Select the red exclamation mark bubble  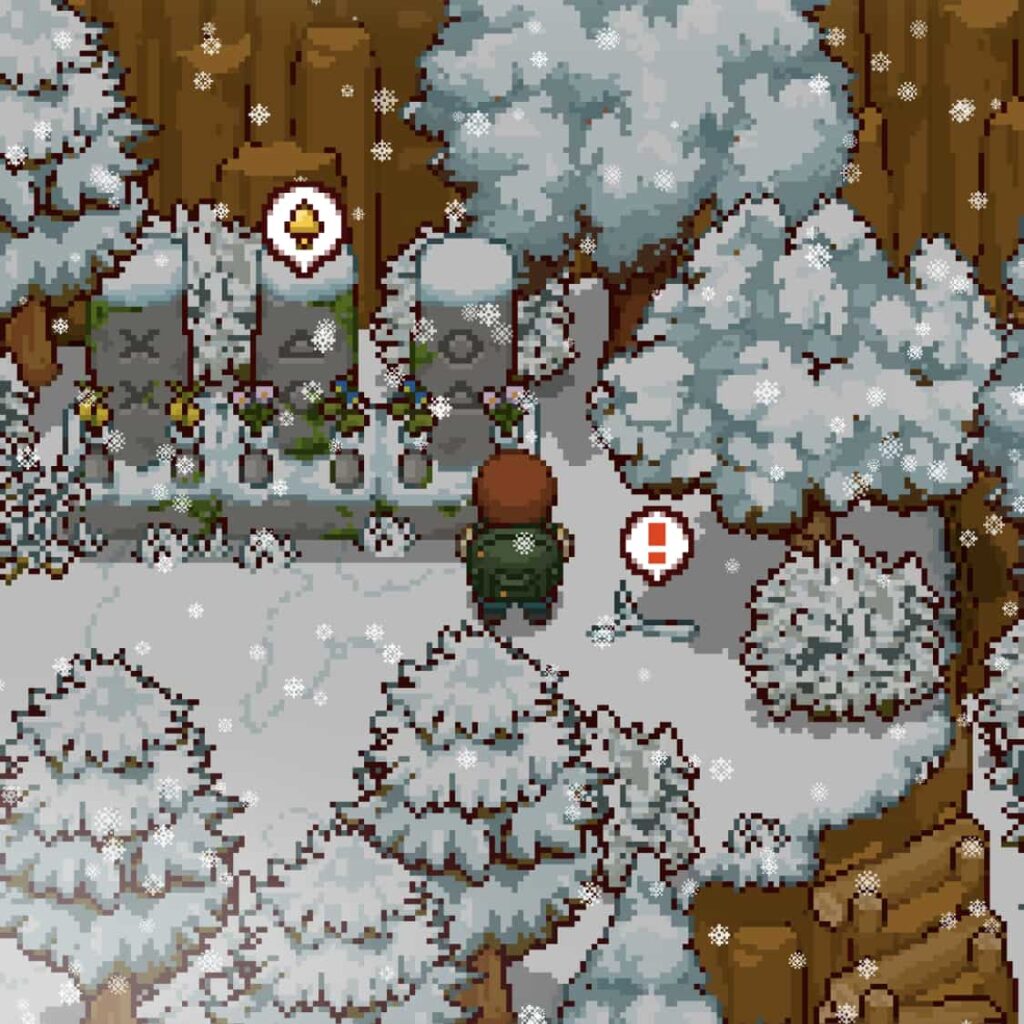click(656, 543)
